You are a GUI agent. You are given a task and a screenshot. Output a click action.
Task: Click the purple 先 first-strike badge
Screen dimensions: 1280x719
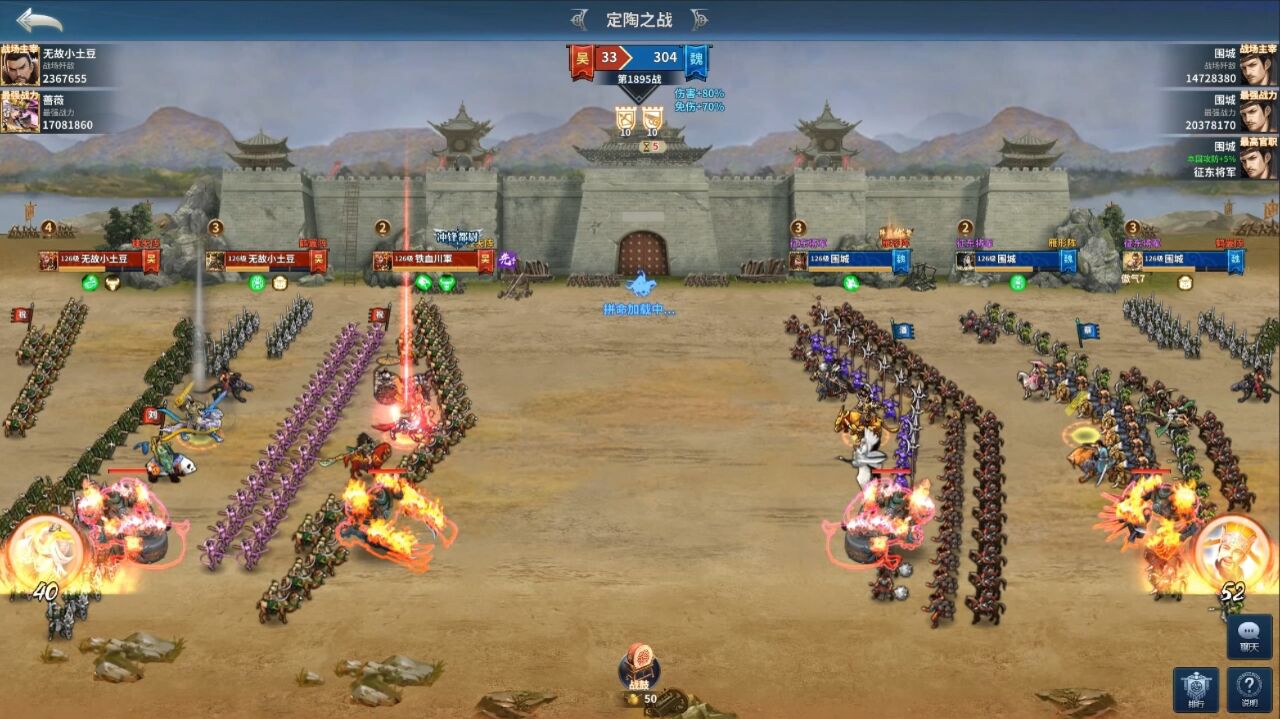(x=507, y=261)
